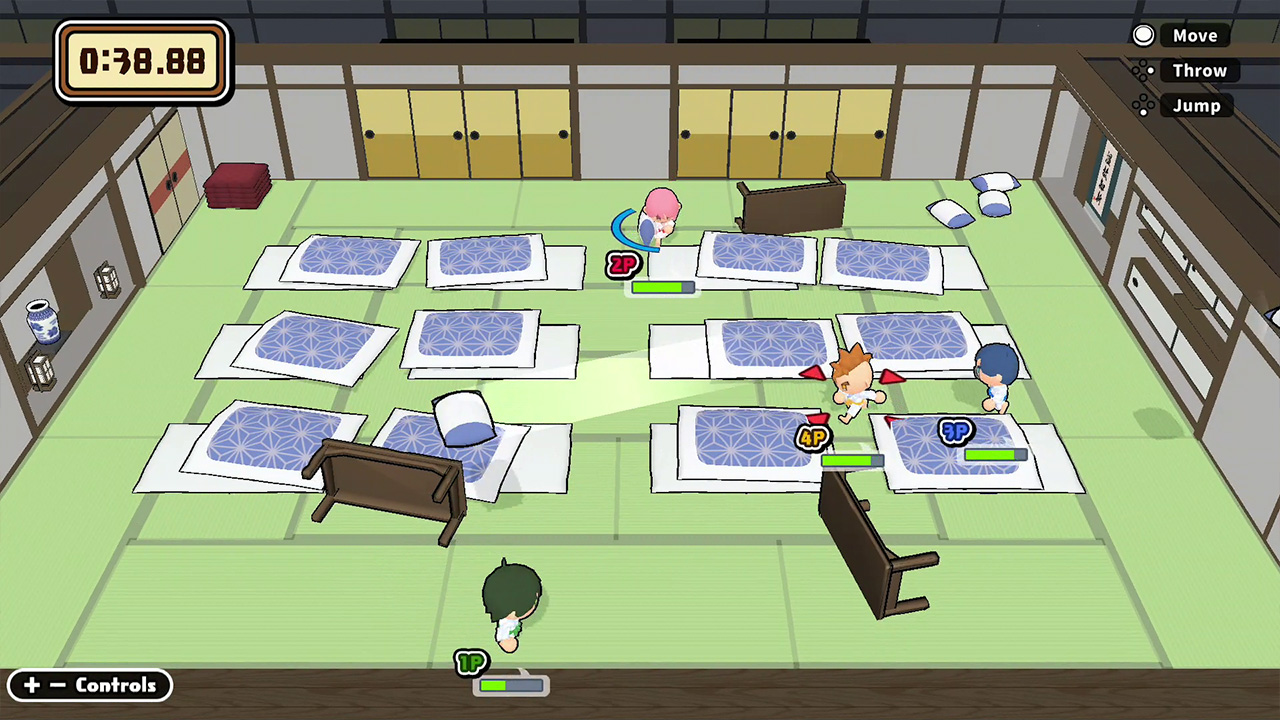Viewport: 1280px width, 720px height.
Task: Click the match timer display
Action: pyautogui.click(x=141, y=61)
